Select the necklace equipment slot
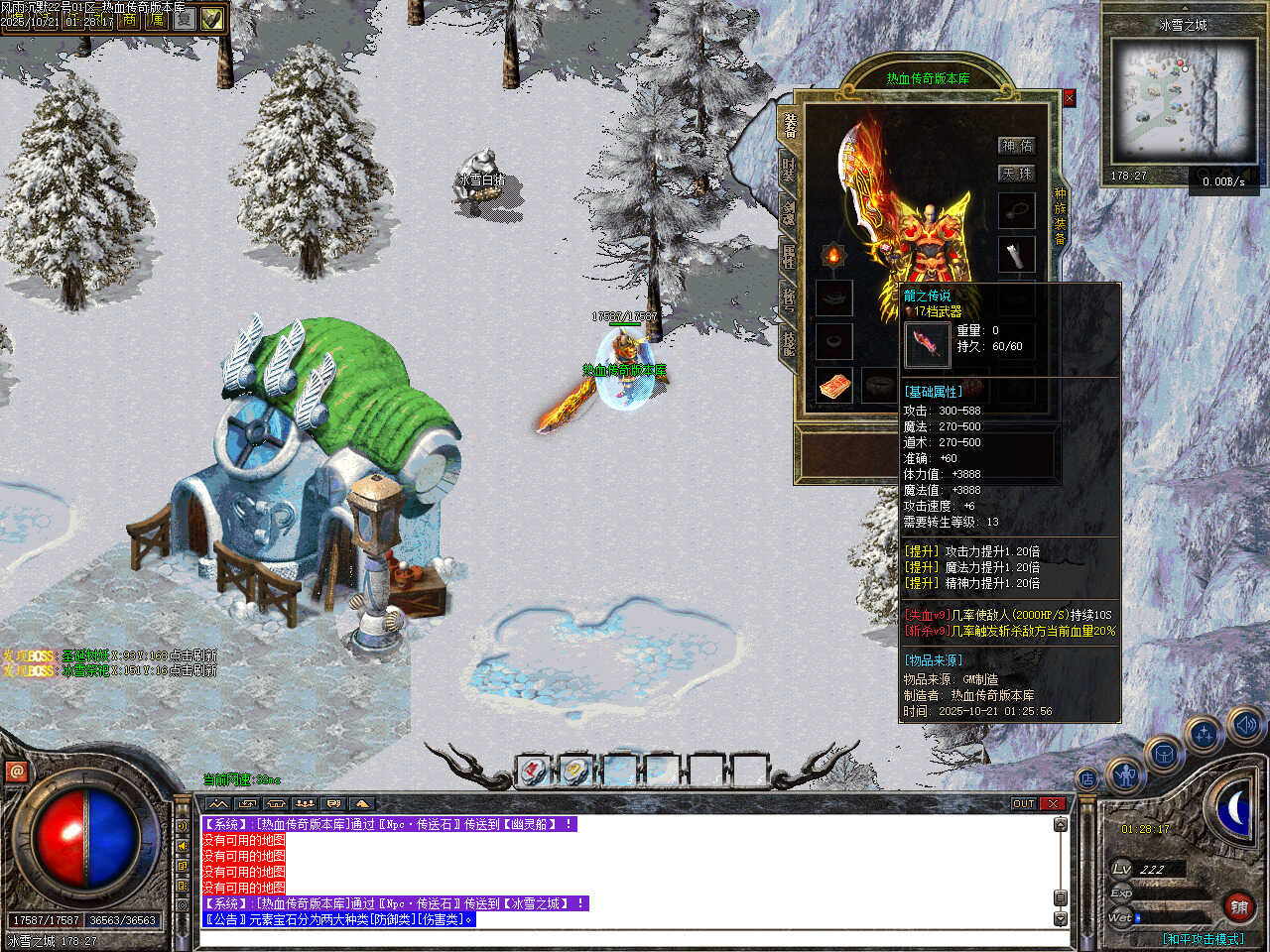1270x952 pixels. click(1016, 210)
